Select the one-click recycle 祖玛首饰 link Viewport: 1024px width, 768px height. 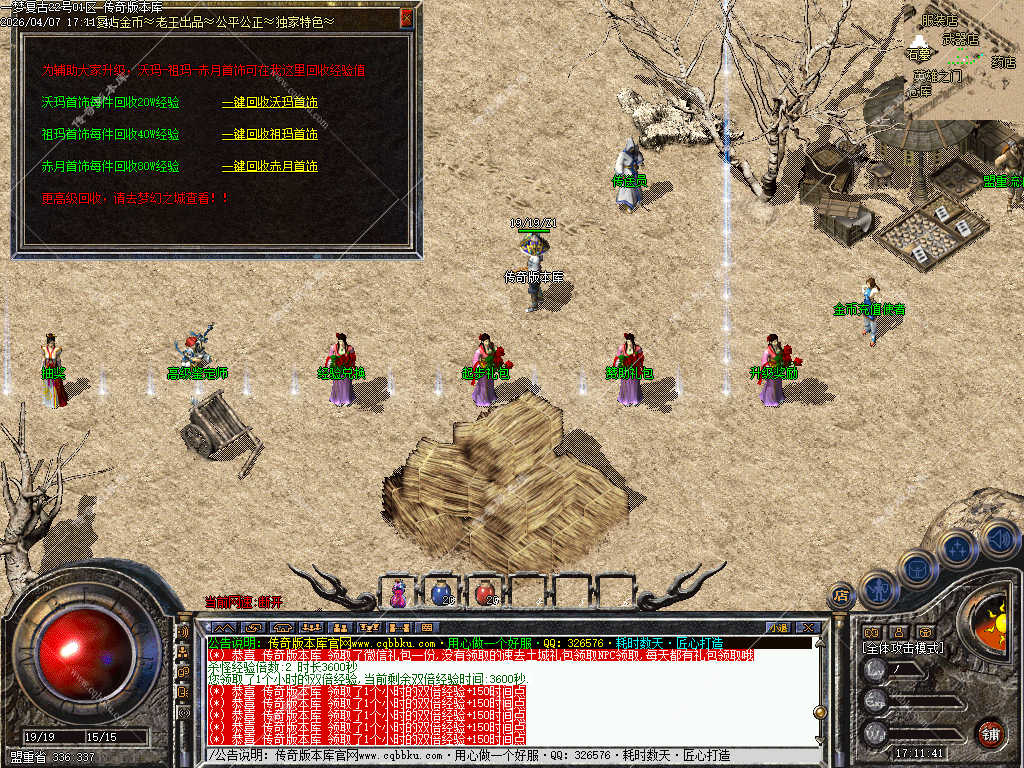coord(269,134)
